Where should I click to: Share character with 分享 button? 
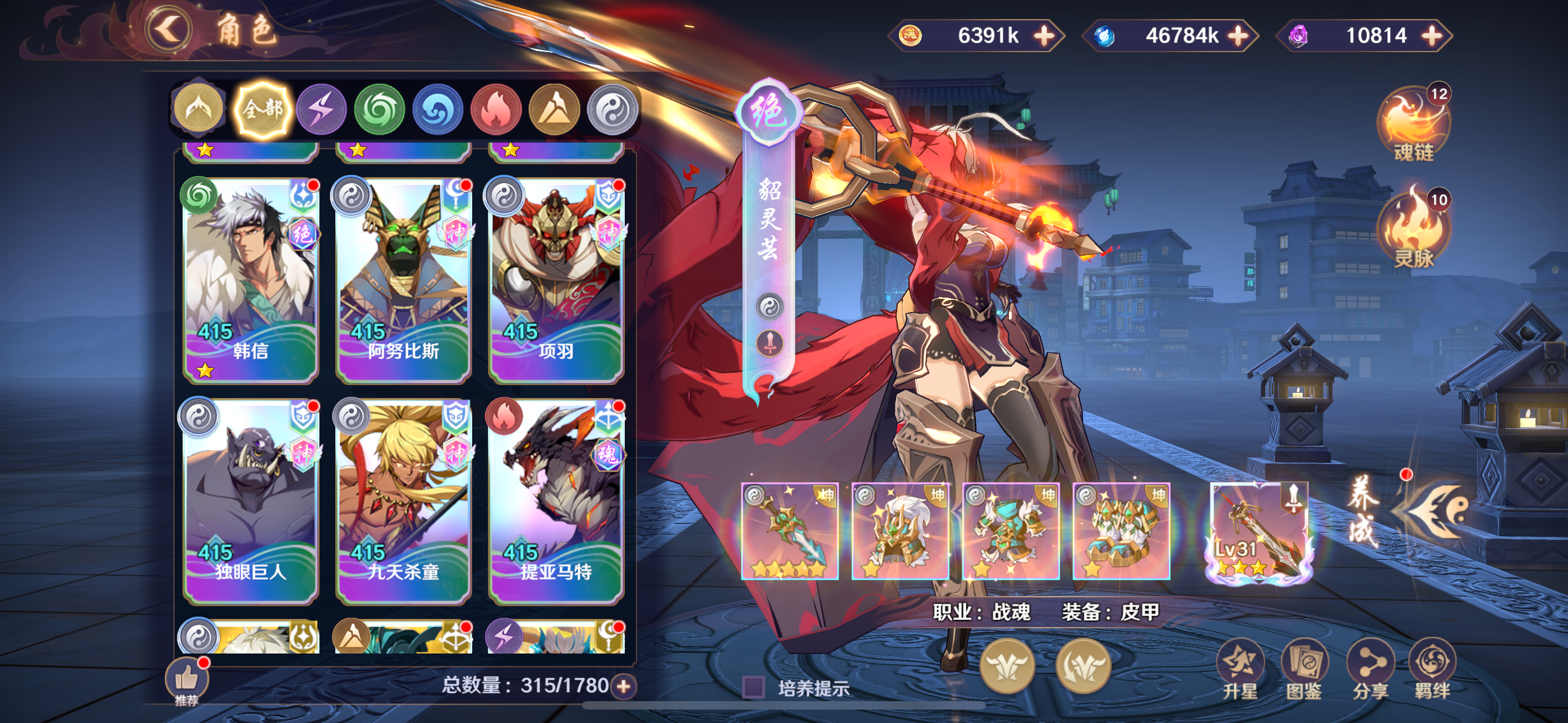click(x=1369, y=669)
